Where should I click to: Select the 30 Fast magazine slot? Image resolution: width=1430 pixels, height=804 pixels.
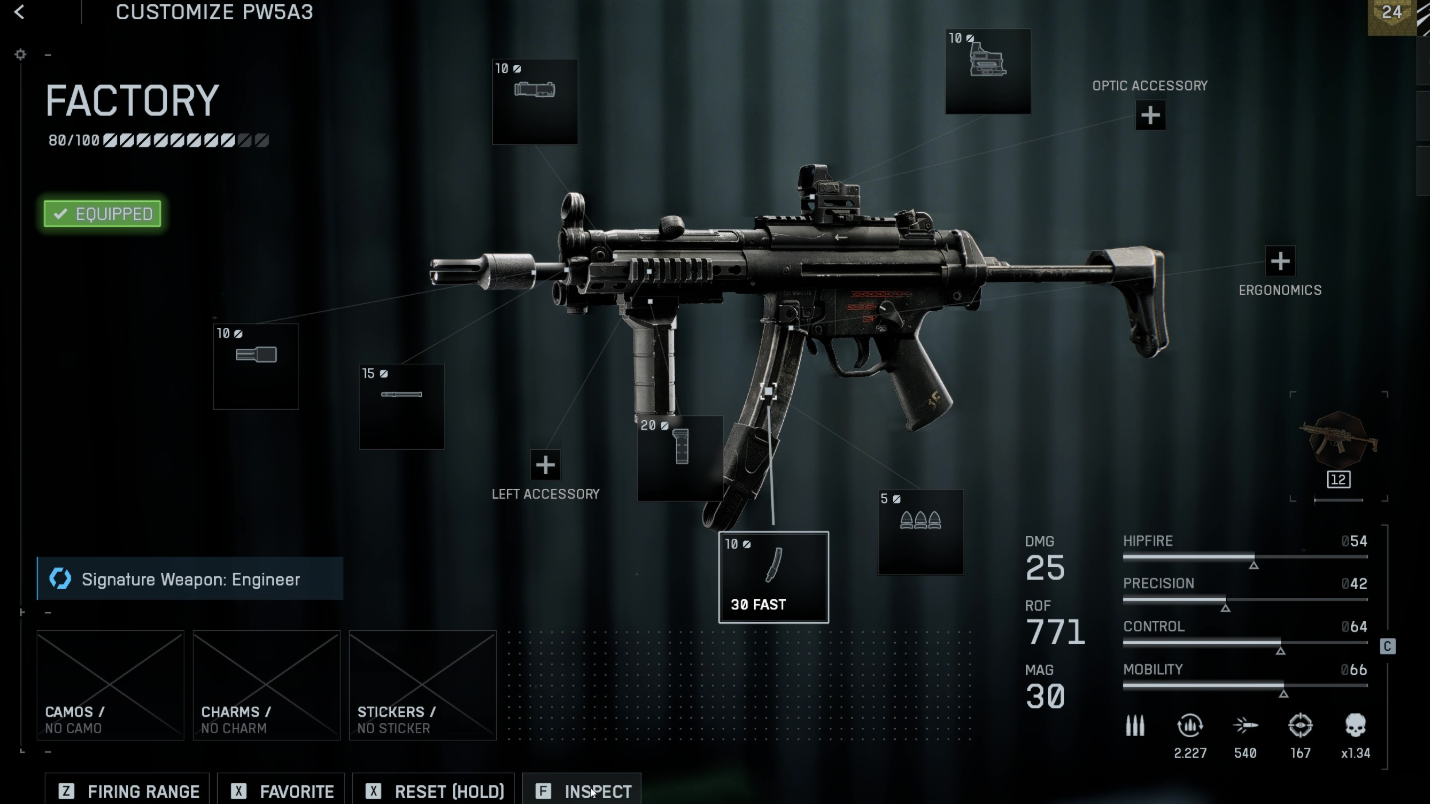[x=773, y=577]
